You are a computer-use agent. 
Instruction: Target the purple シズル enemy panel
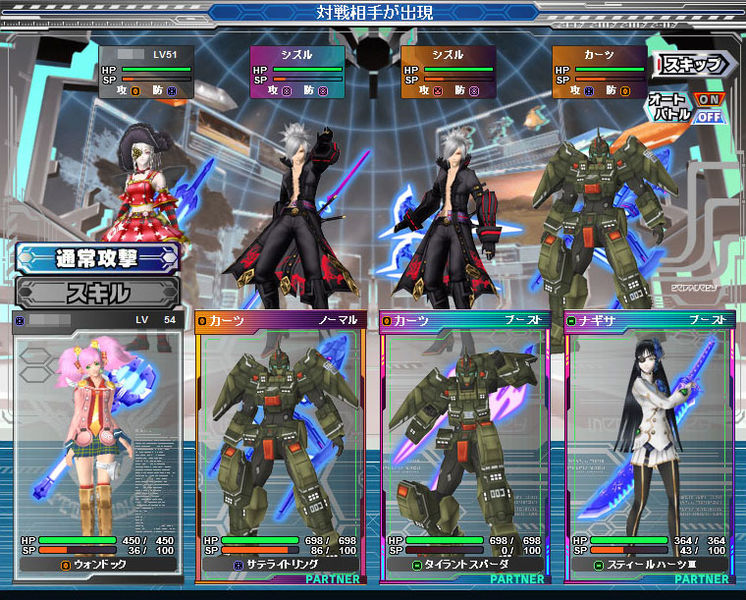(x=297, y=71)
